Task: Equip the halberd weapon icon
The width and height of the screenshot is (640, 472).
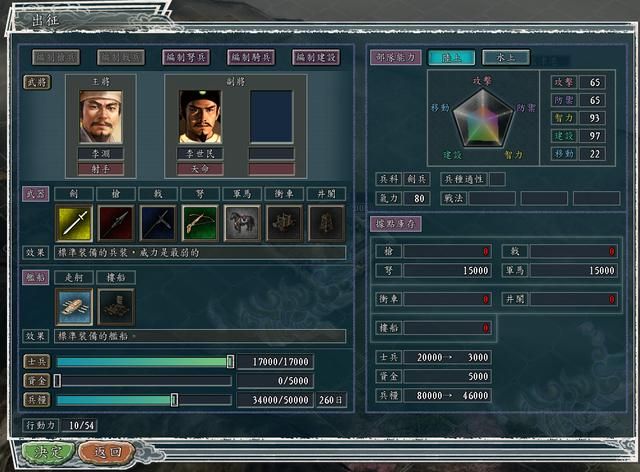Action: [158, 223]
